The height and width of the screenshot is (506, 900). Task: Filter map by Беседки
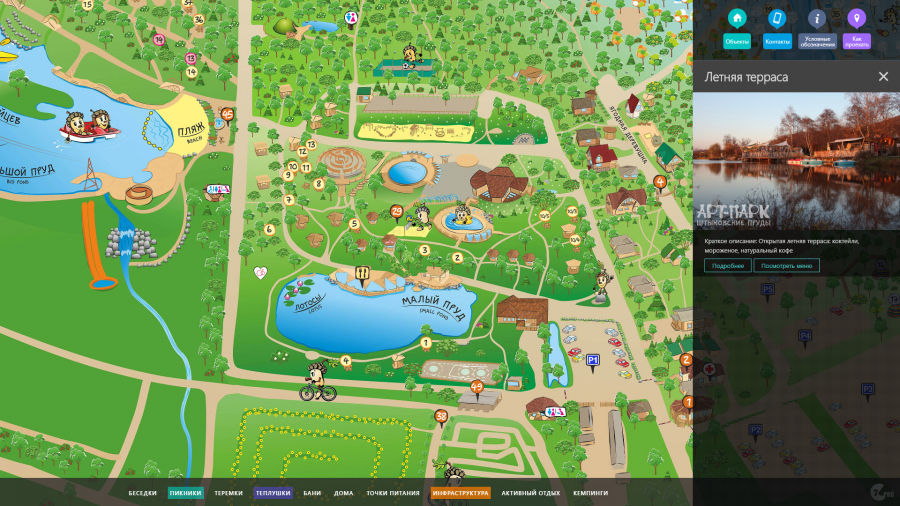[143, 493]
